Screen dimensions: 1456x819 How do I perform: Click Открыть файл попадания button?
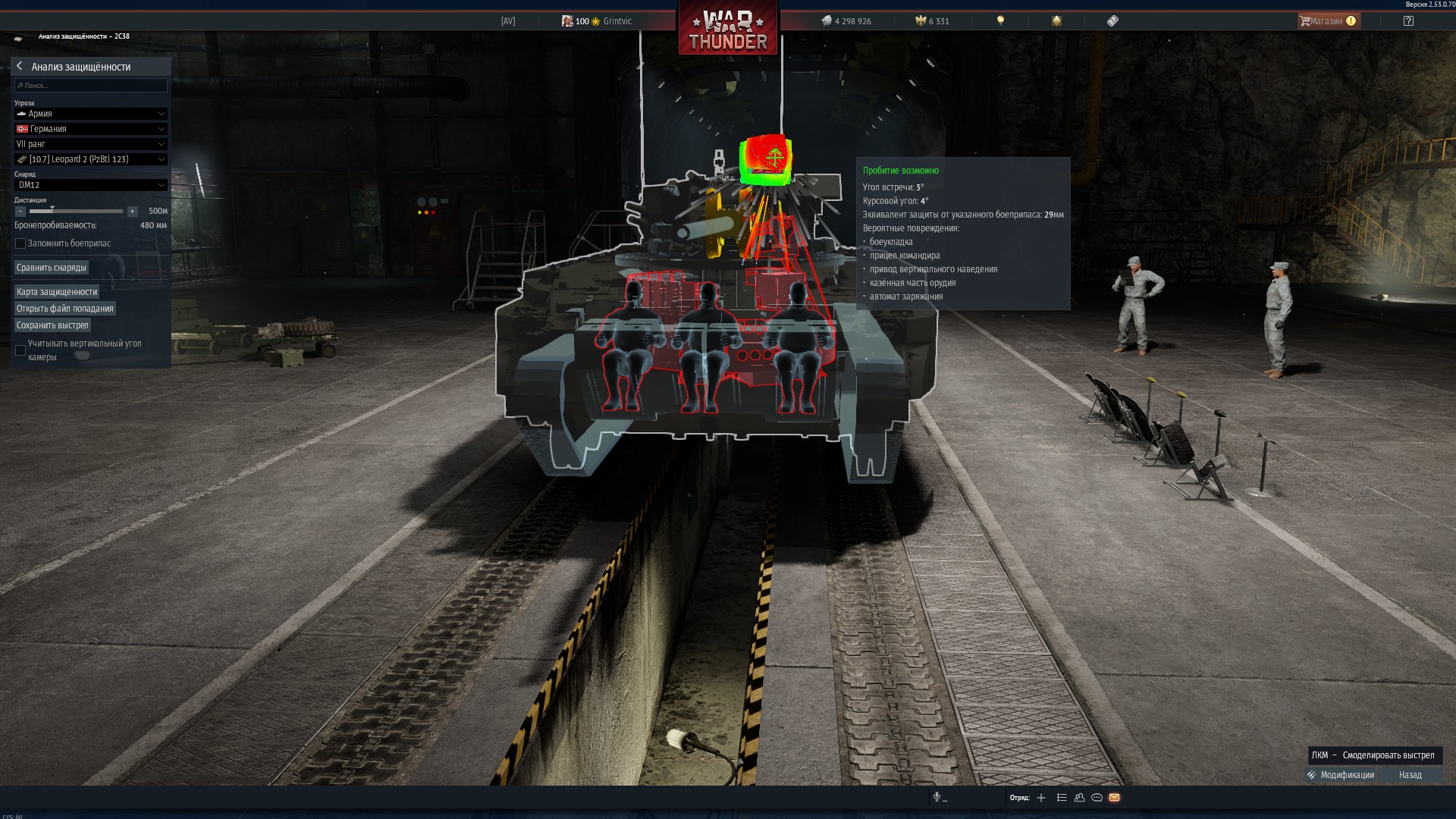[x=65, y=309]
